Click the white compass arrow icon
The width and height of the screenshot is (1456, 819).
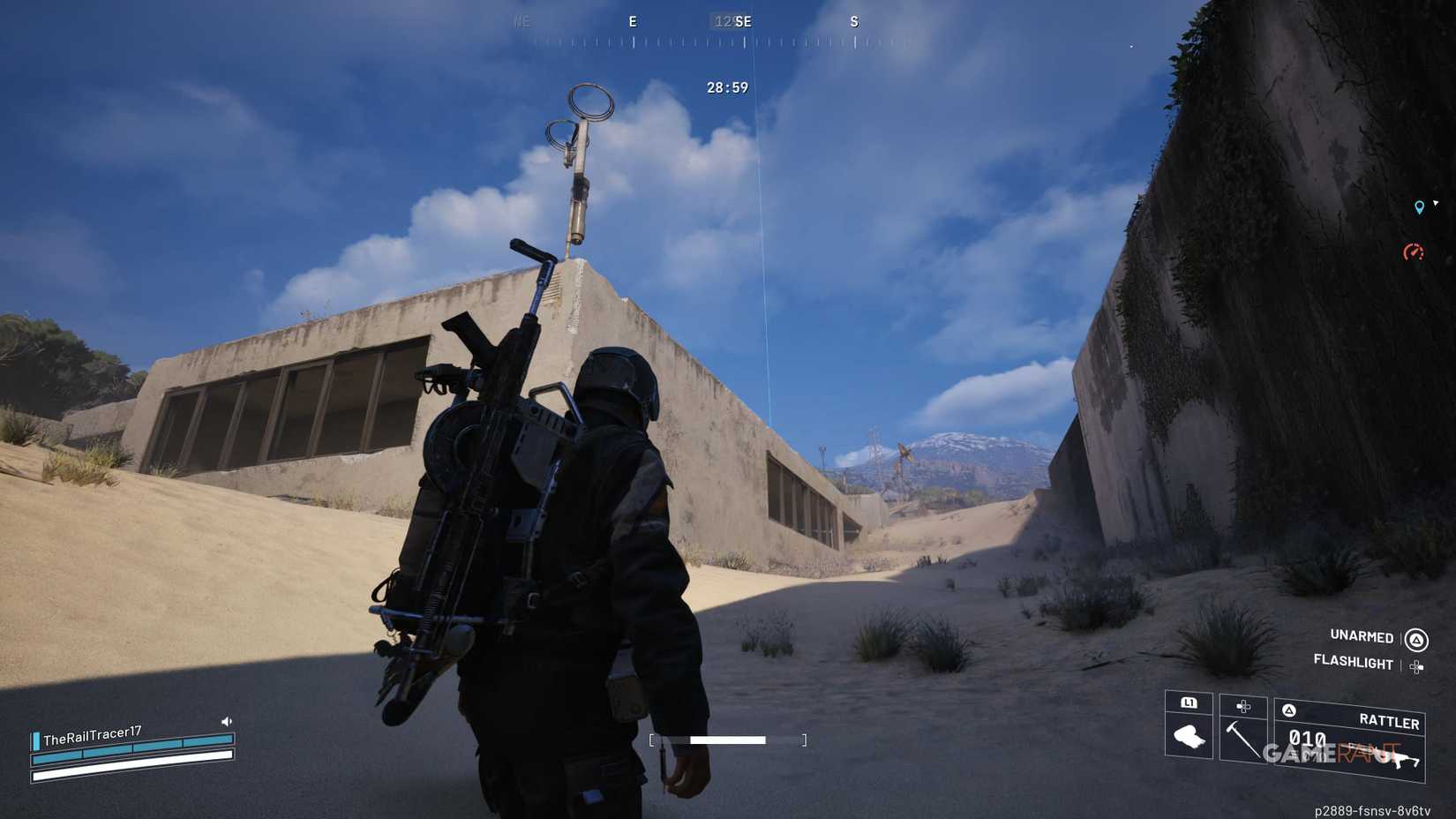(x=1436, y=203)
